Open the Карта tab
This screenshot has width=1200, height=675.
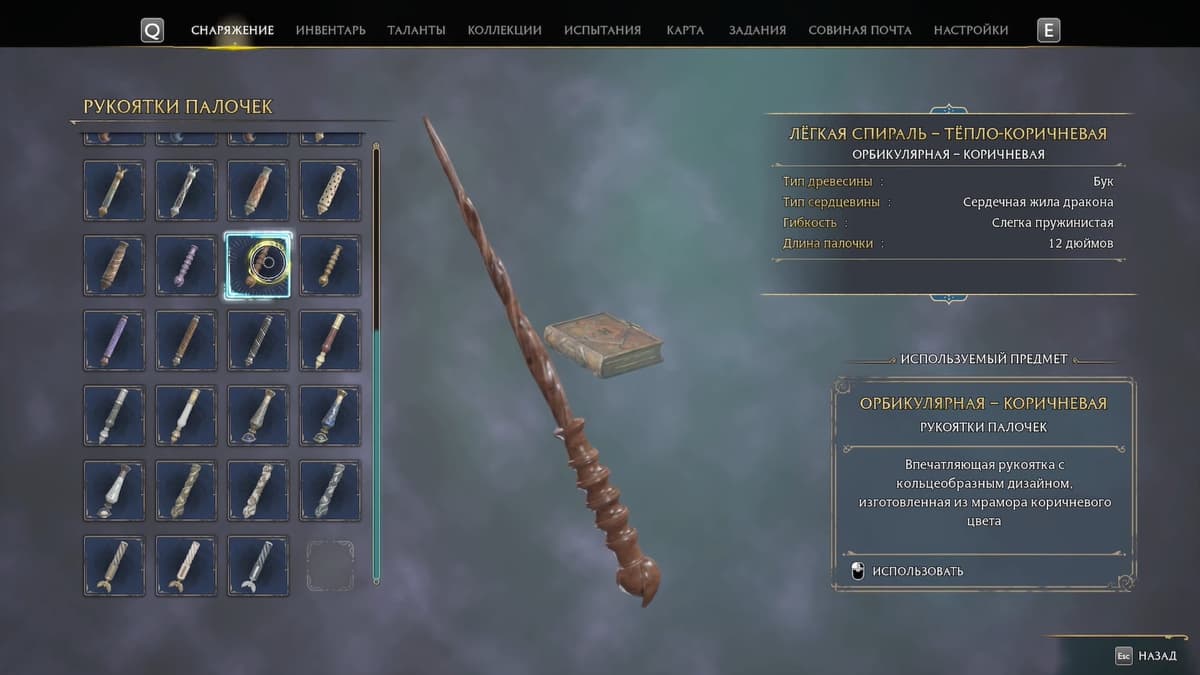685,30
